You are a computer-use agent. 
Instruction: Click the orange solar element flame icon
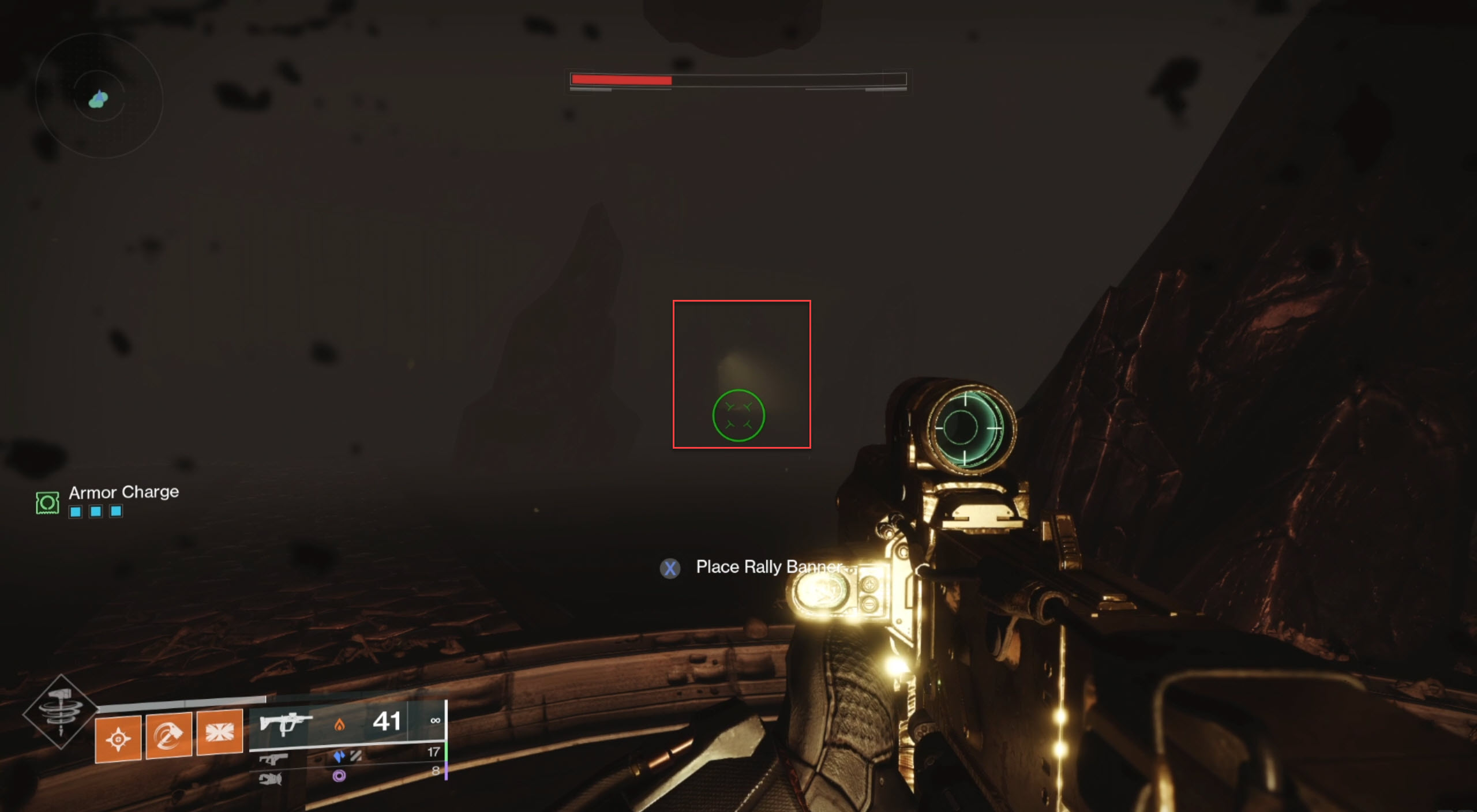[x=339, y=724]
